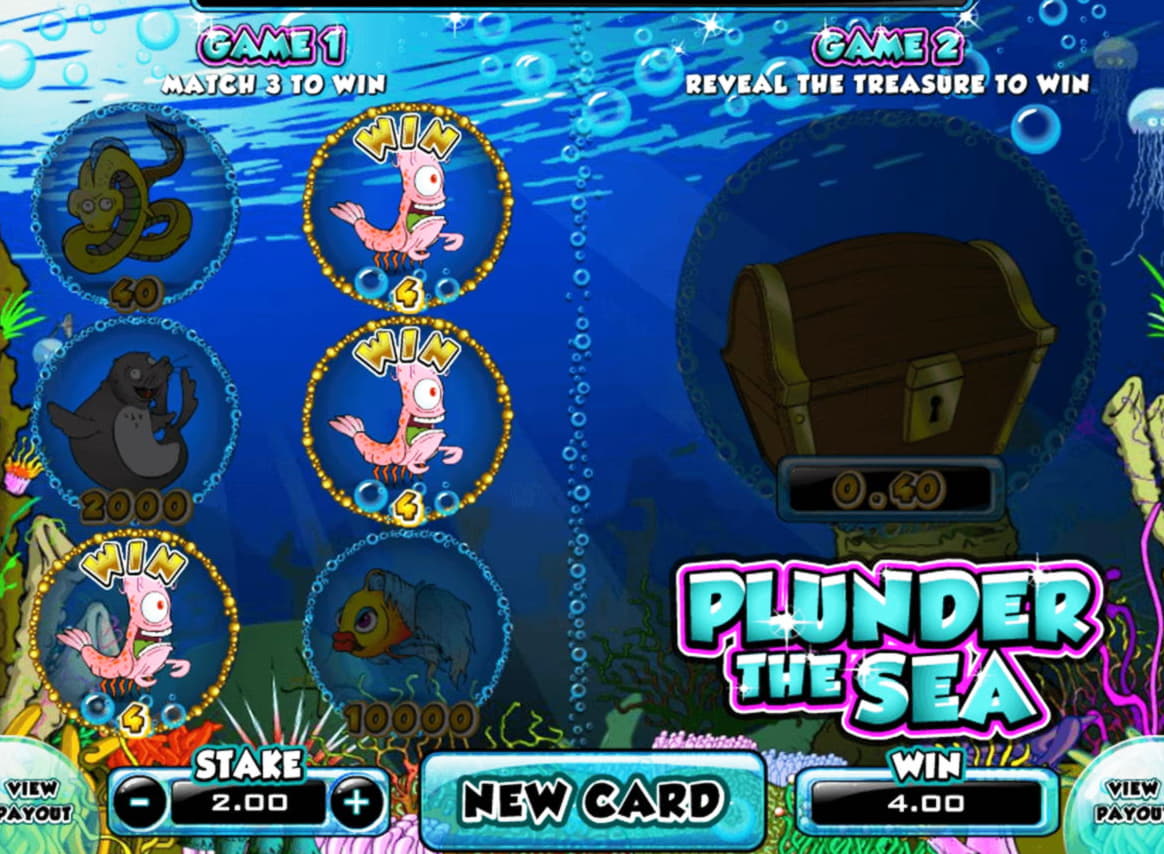Decrease the stake with the minus button
1164x854 pixels.
pyautogui.click(x=140, y=802)
